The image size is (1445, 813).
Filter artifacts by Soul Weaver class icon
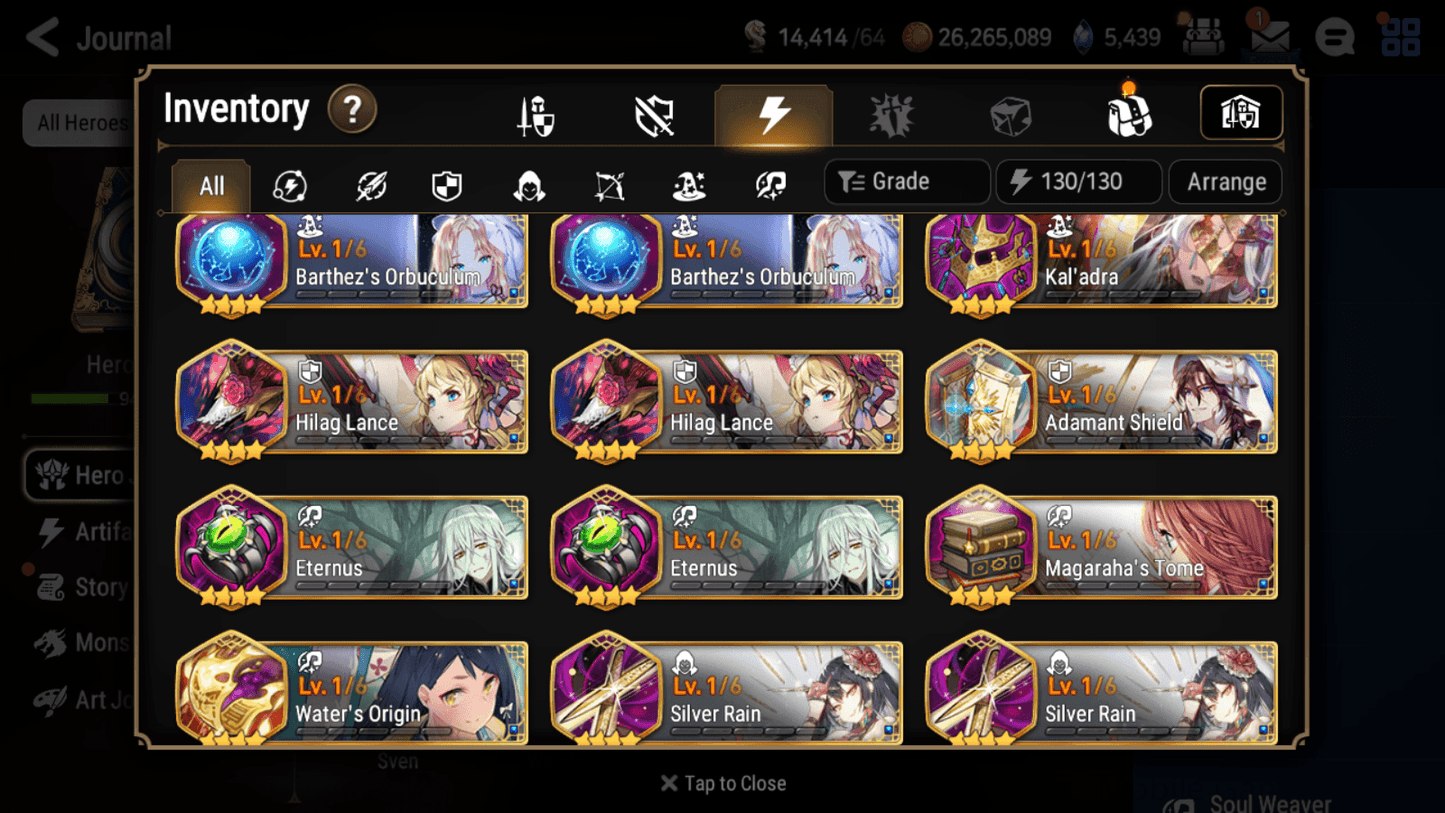(x=769, y=183)
